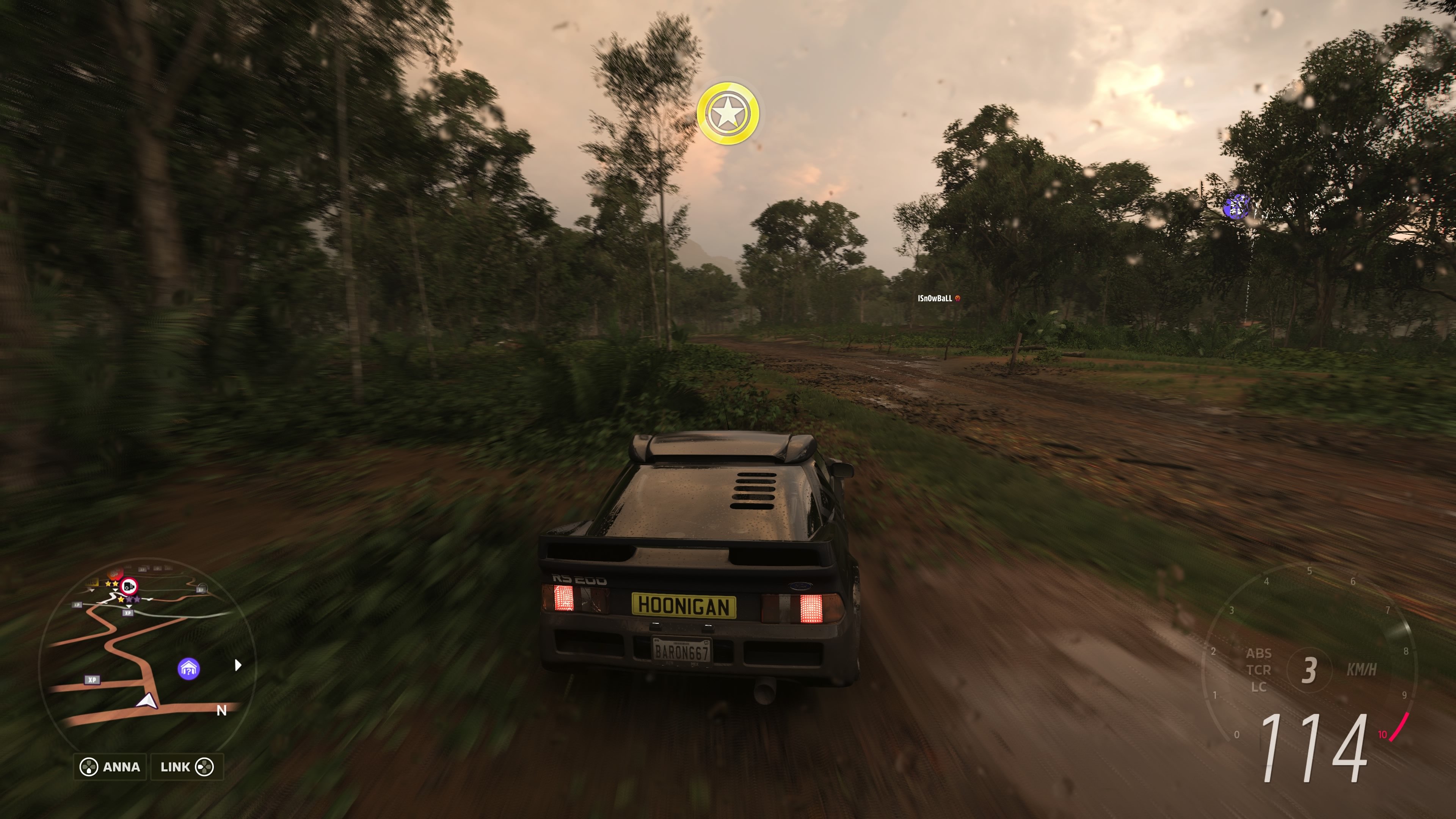This screenshot has height=819, width=1456.
Task: Click the NEU event banner on the minimap
Action: tap(93, 582)
